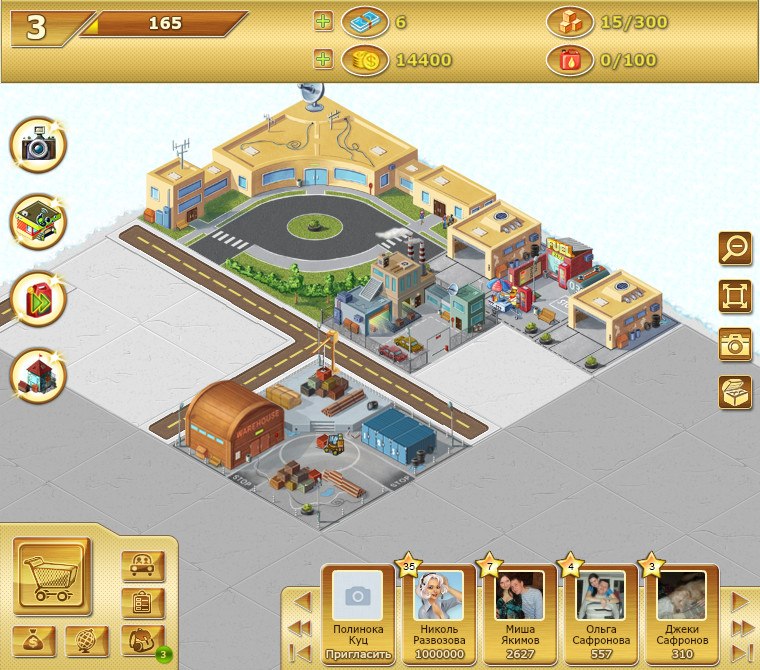The height and width of the screenshot is (670, 760).
Task: Open the shopping cart store
Action: [x=52, y=577]
